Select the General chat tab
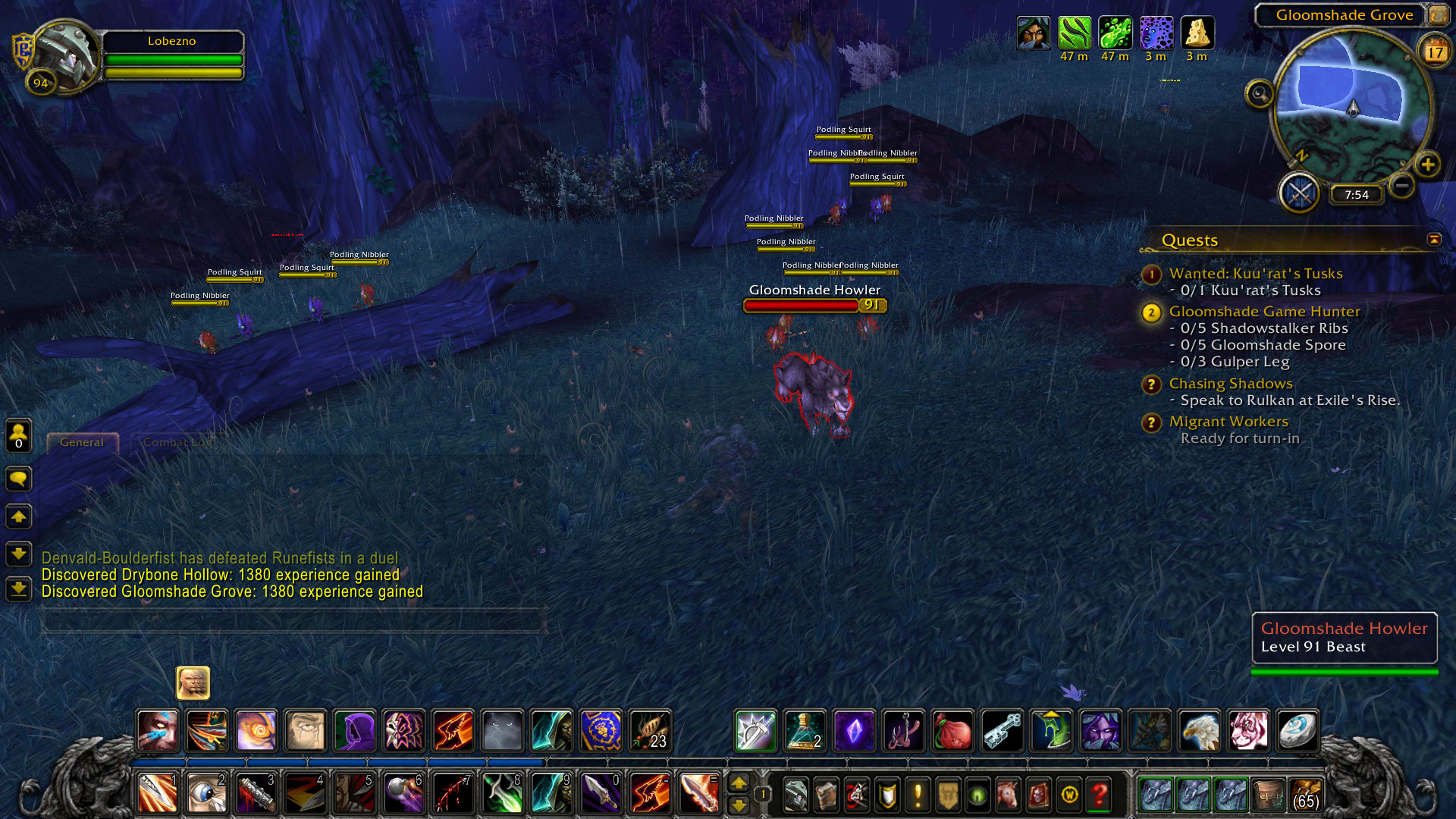This screenshot has height=819, width=1456. [82, 442]
